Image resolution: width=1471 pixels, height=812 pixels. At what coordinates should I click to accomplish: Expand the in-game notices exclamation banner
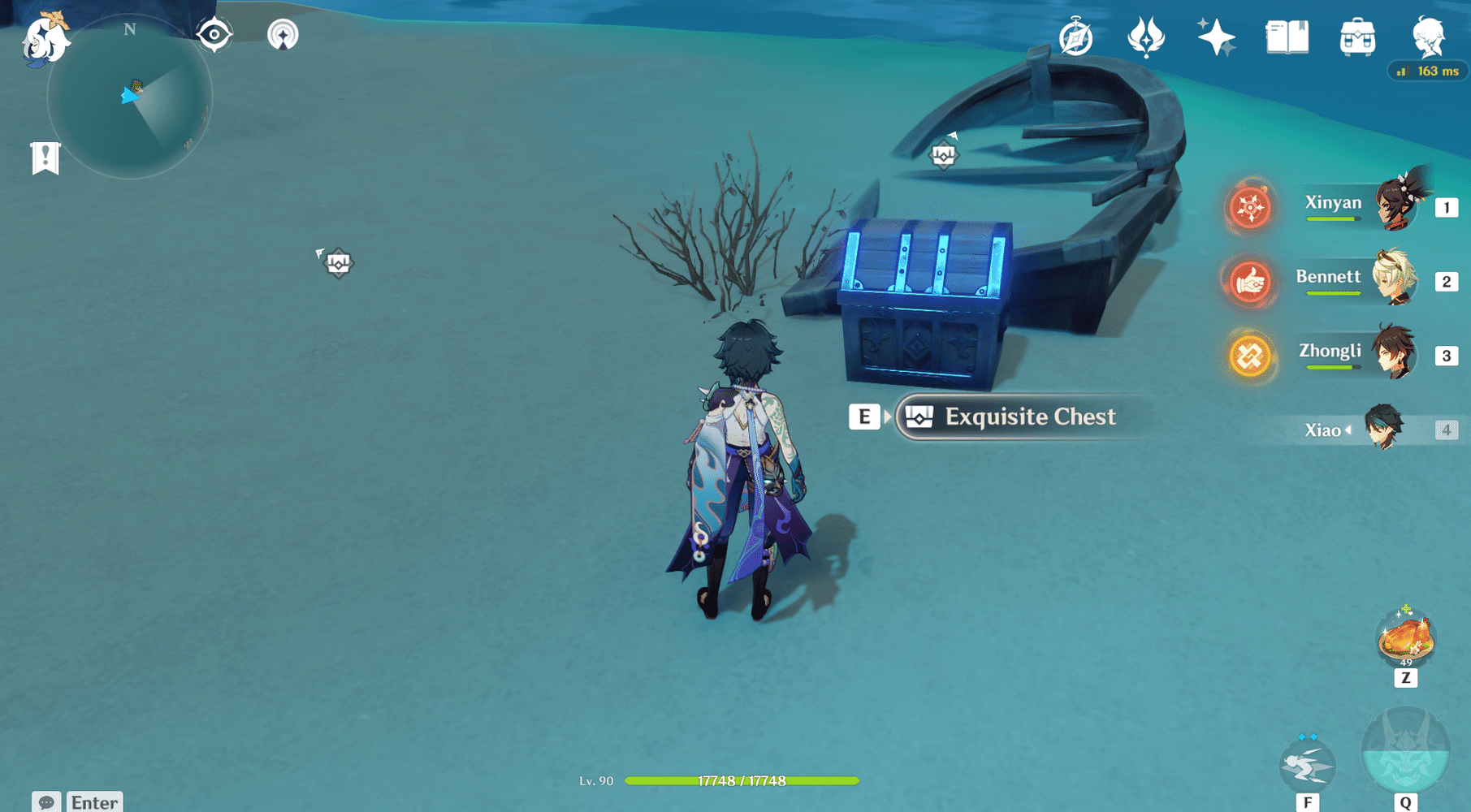click(45, 157)
